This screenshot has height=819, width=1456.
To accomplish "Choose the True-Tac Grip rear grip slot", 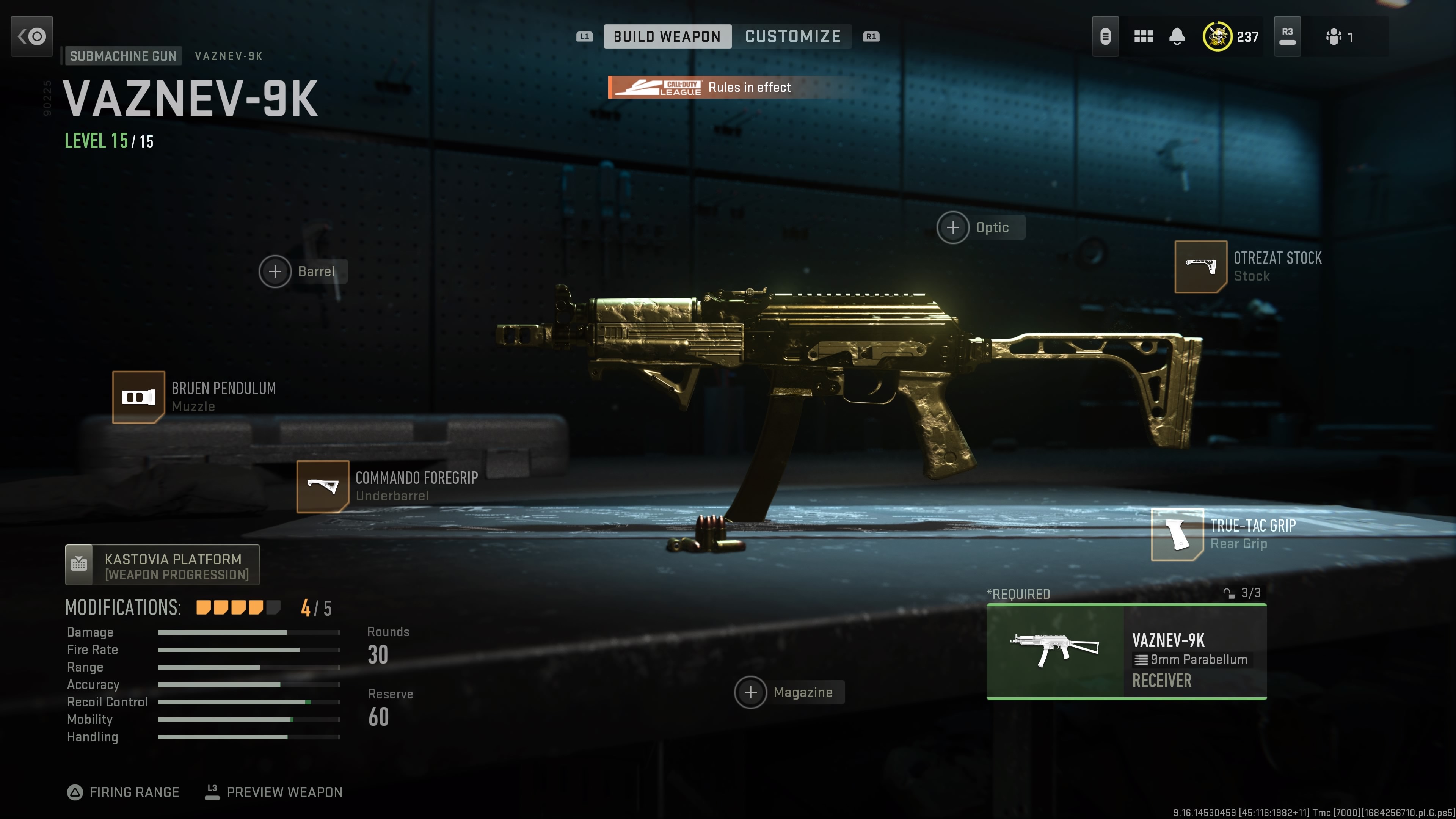I will point(1177,535).
